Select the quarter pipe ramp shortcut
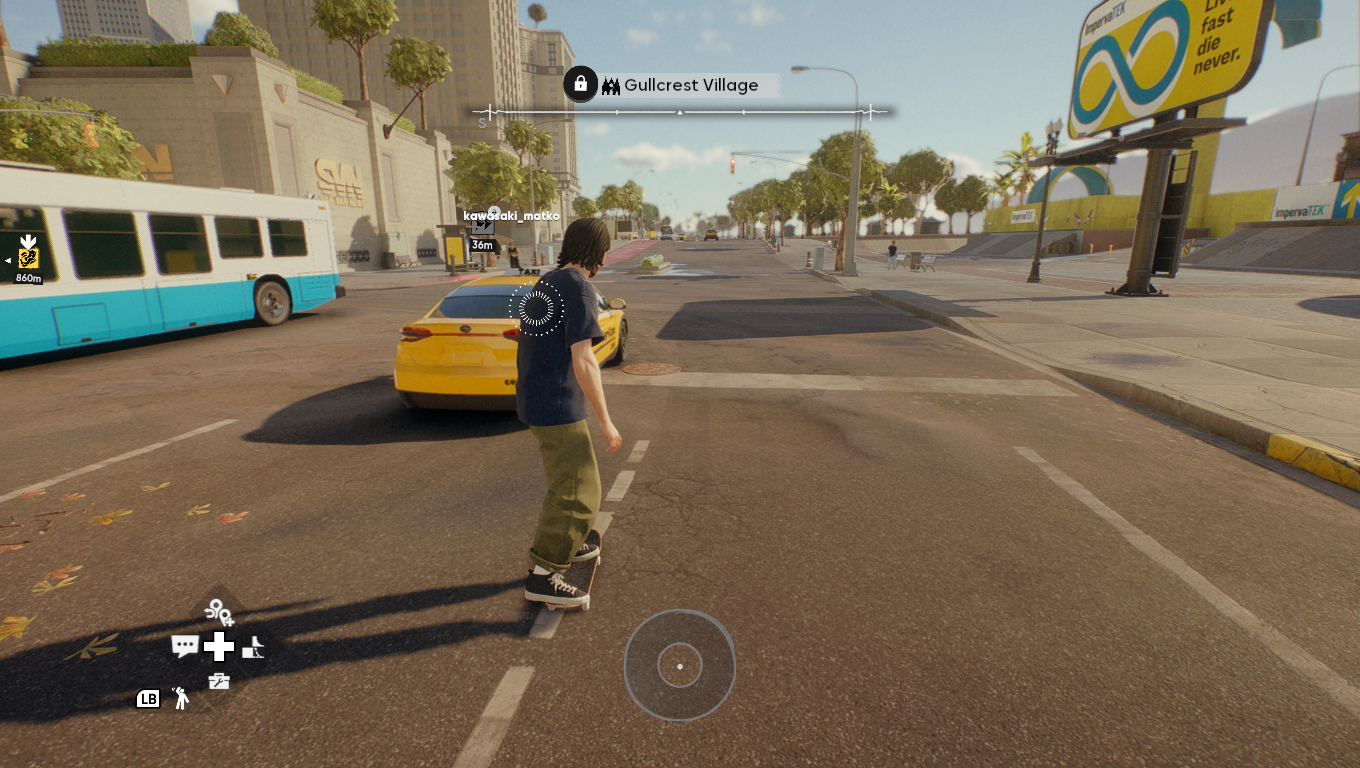1360x768 pixels. coord(253,647)
